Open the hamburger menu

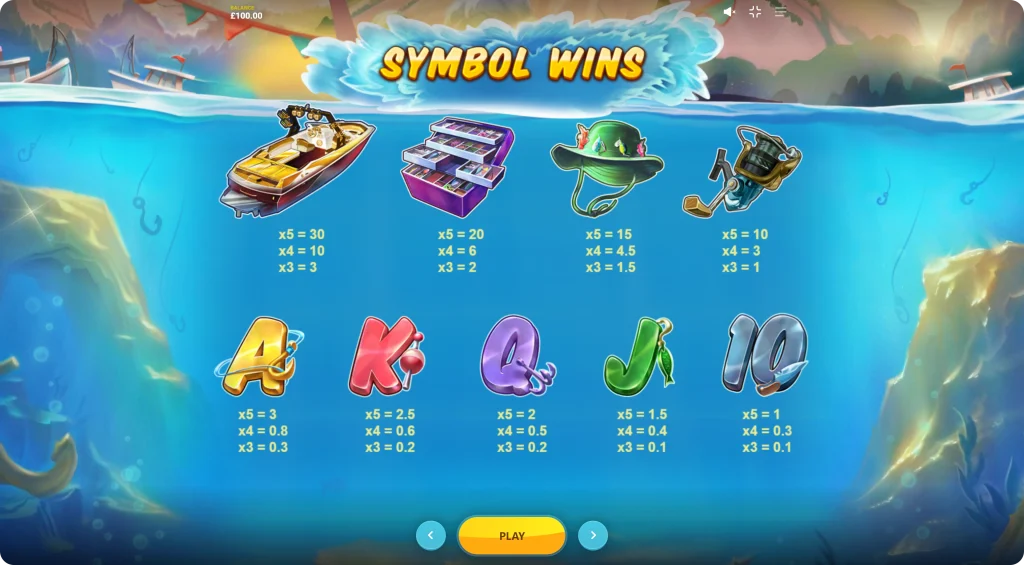780,12
